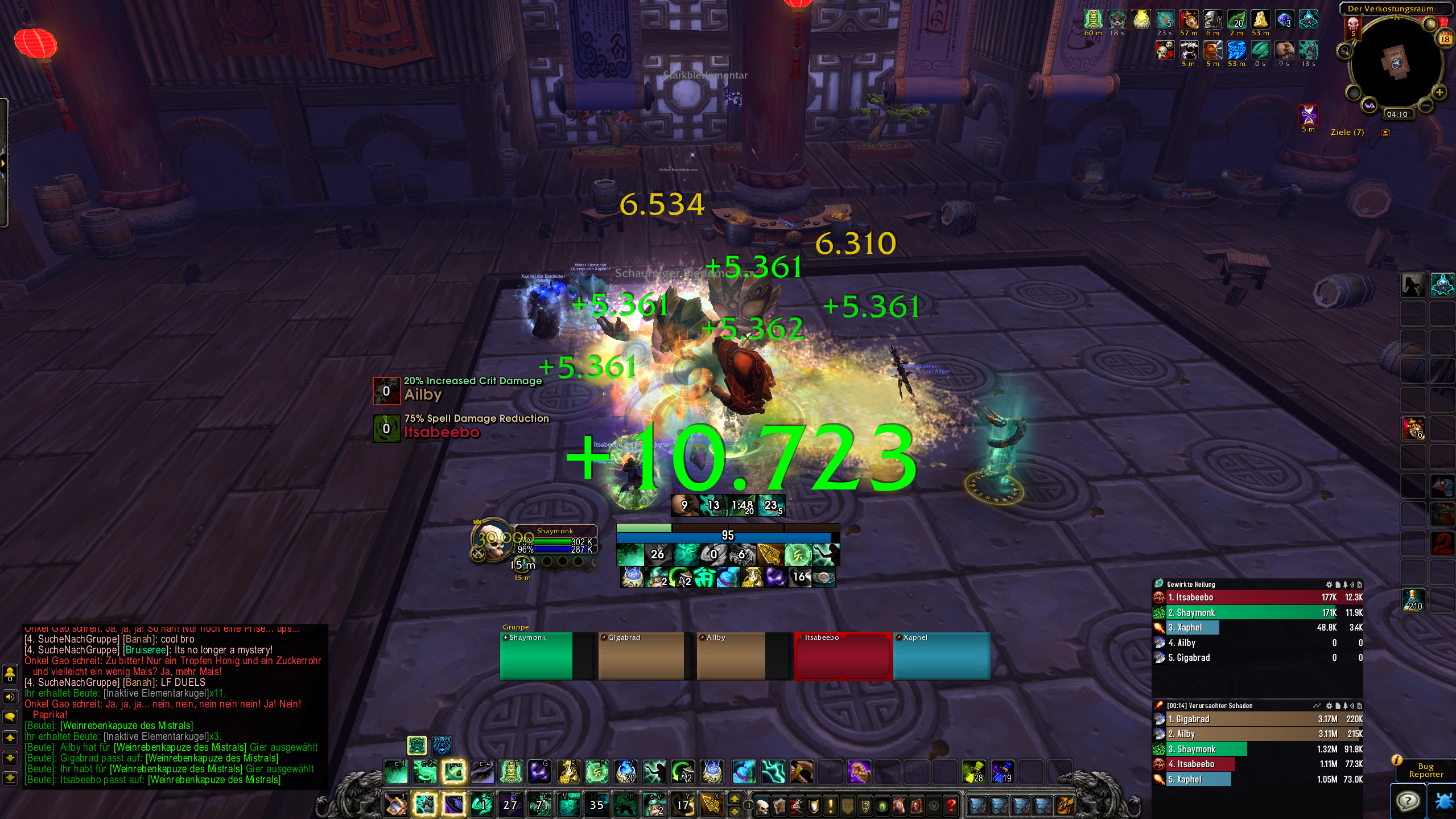Click the horse mount collection micro button
Screen dimensions: 1456x819
point(899,805)
